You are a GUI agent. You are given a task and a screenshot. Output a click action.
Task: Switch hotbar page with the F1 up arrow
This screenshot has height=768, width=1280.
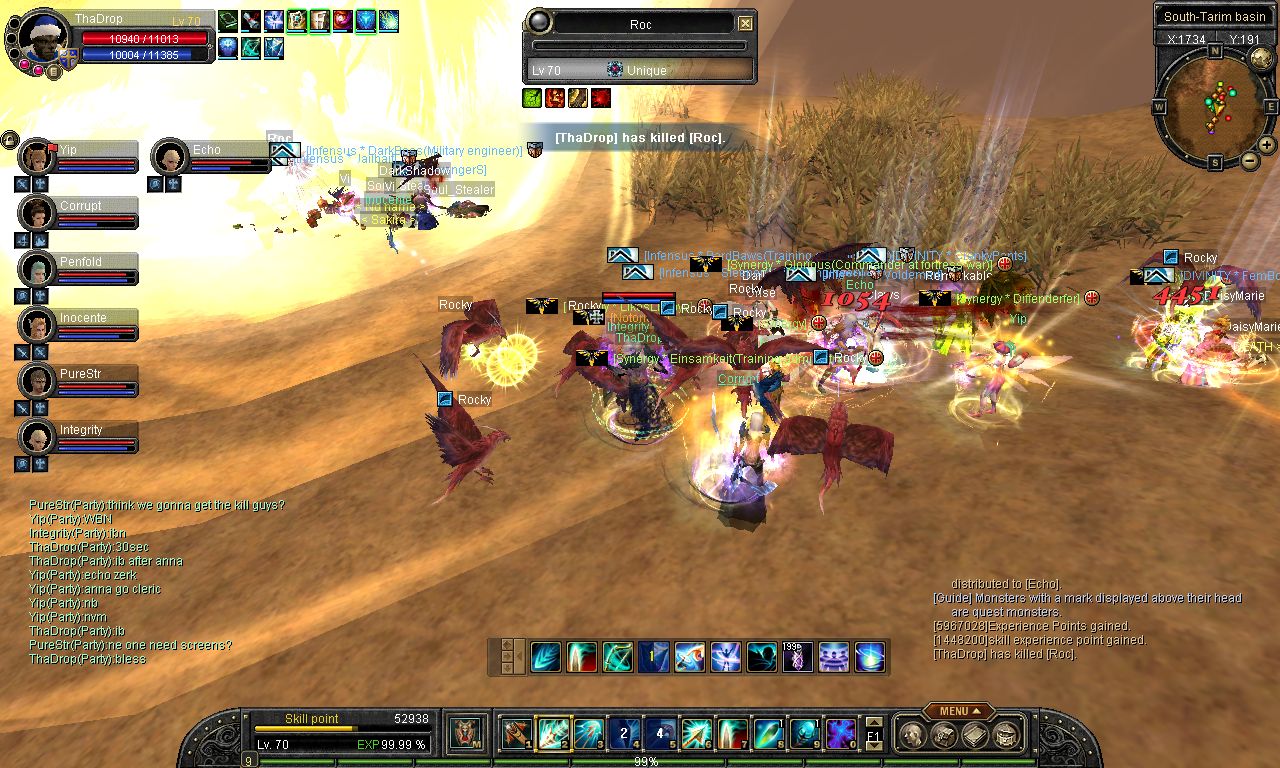click(x=874, y=723)
